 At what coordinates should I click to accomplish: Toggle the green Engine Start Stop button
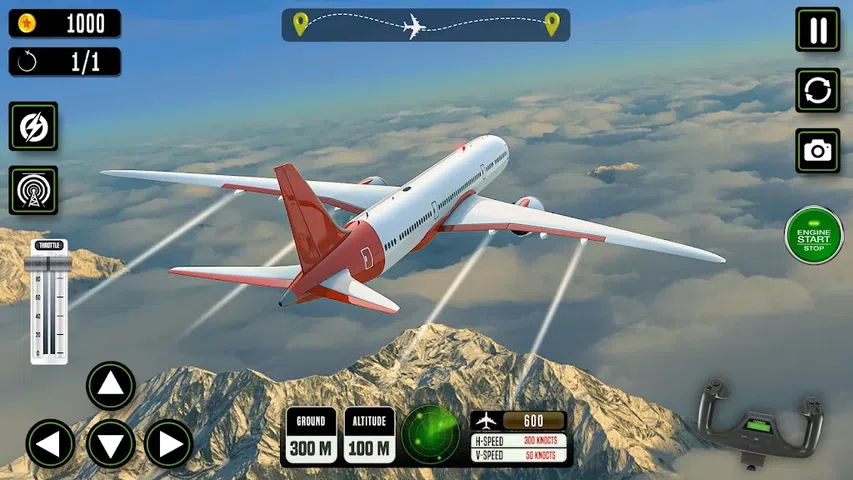pyautogui.click(x=814, y=236)
